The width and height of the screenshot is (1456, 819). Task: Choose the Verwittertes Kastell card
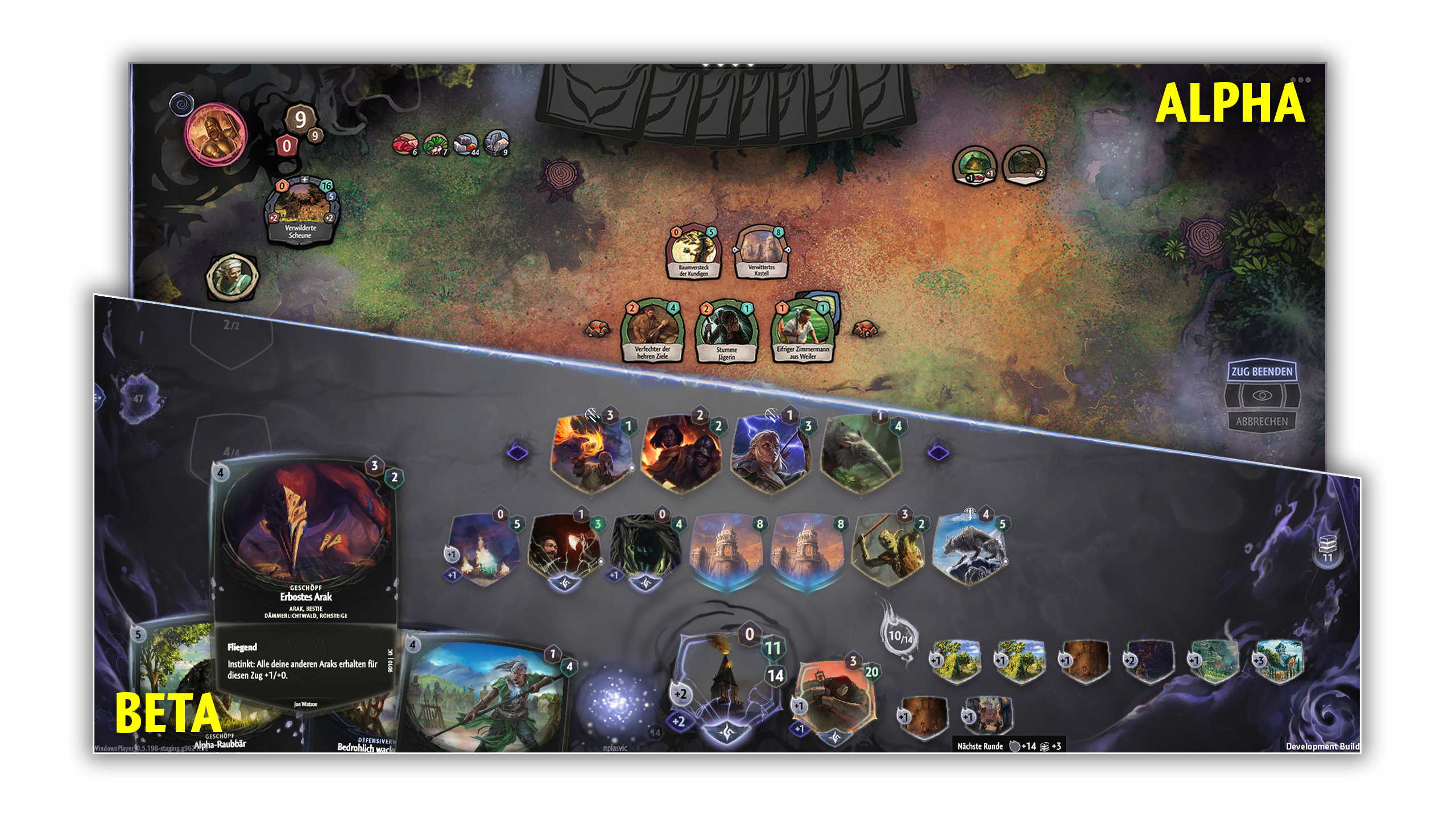click(x=761, y=253)
